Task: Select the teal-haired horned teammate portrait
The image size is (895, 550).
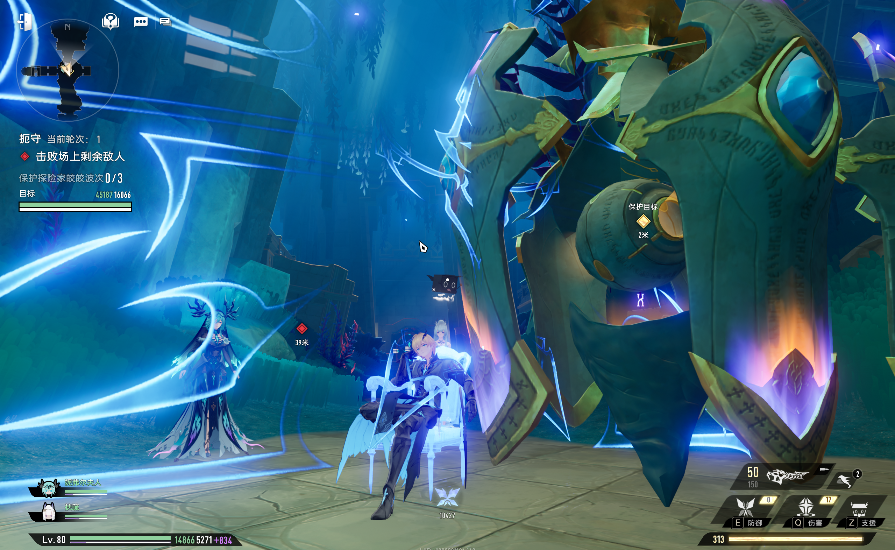Action: [47, 487]
